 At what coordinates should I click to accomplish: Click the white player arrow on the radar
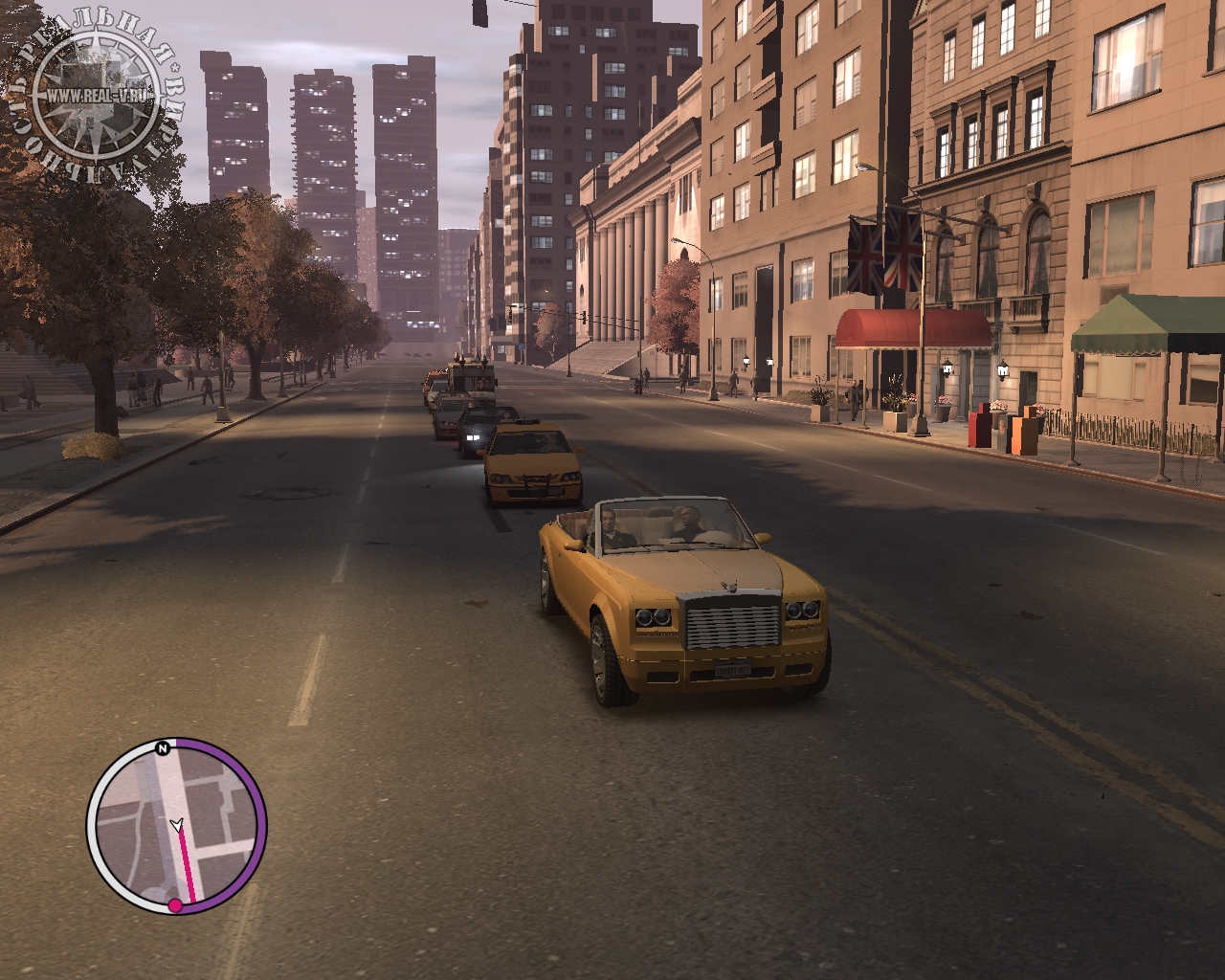point(175,823)
